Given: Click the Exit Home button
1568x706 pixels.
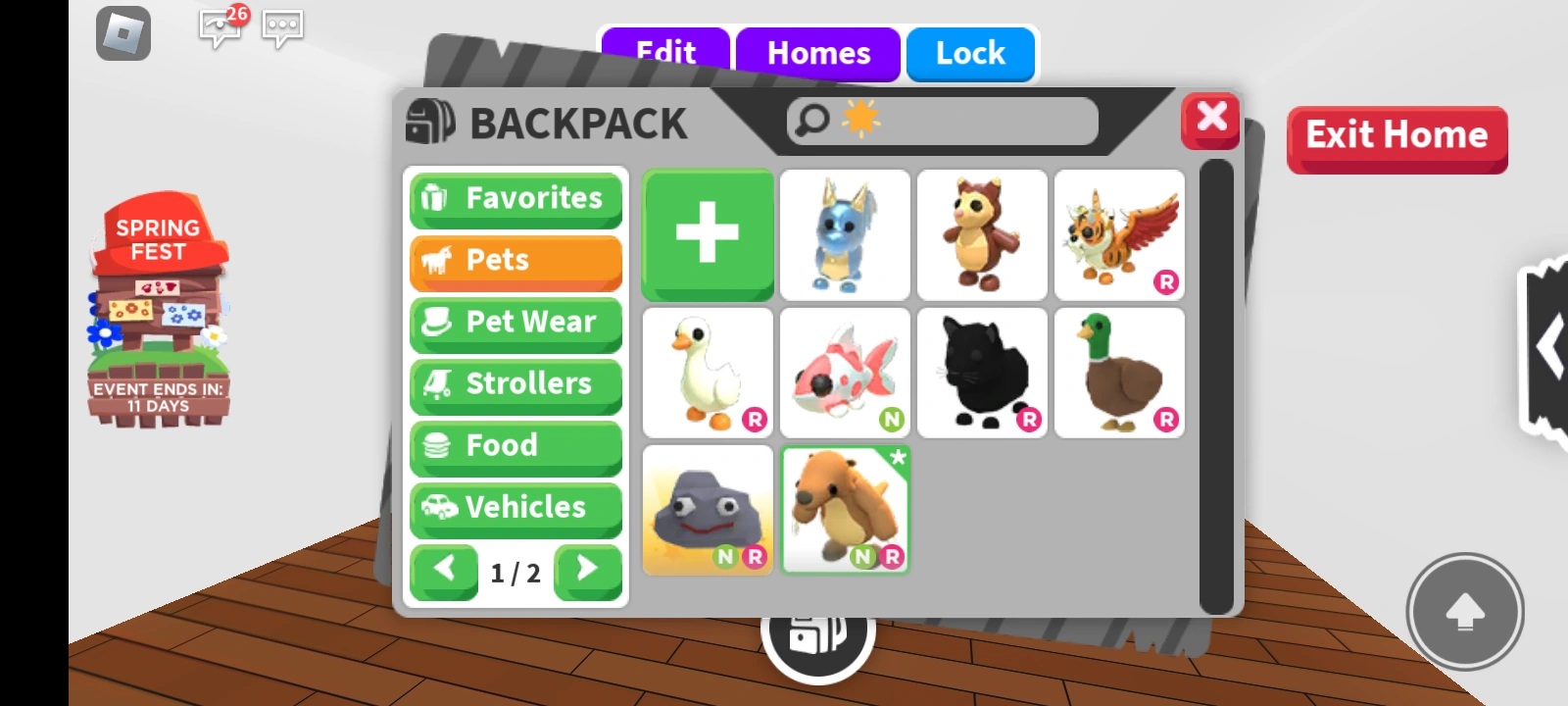Looking at the screenshot, I should 1396,135.
